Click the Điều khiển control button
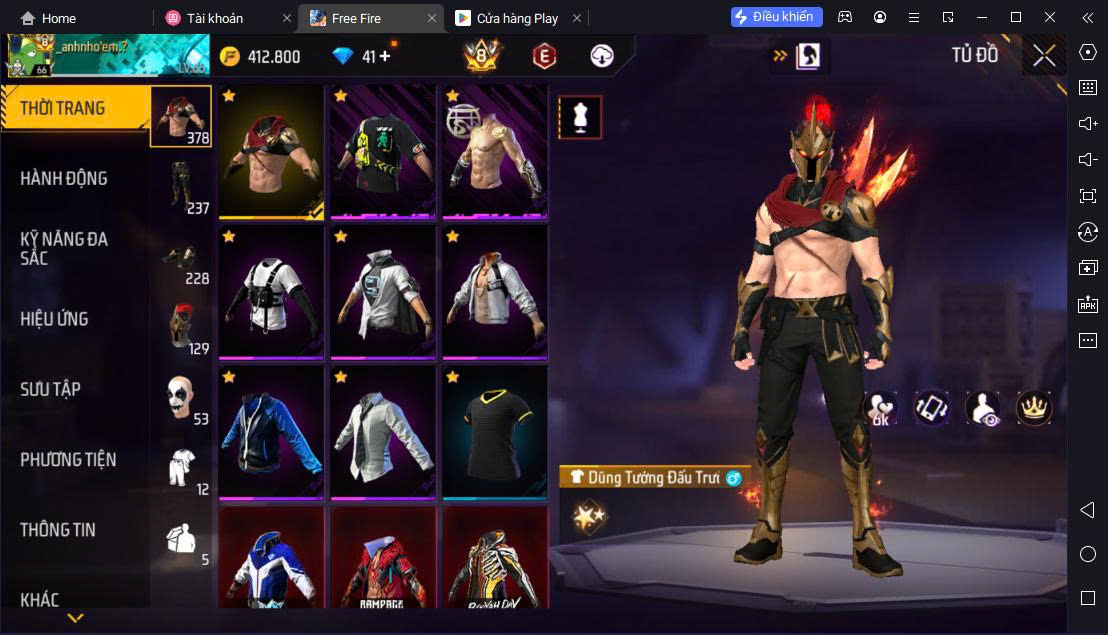The height and width of the screenshot is (635, 1108). [777, 17]
